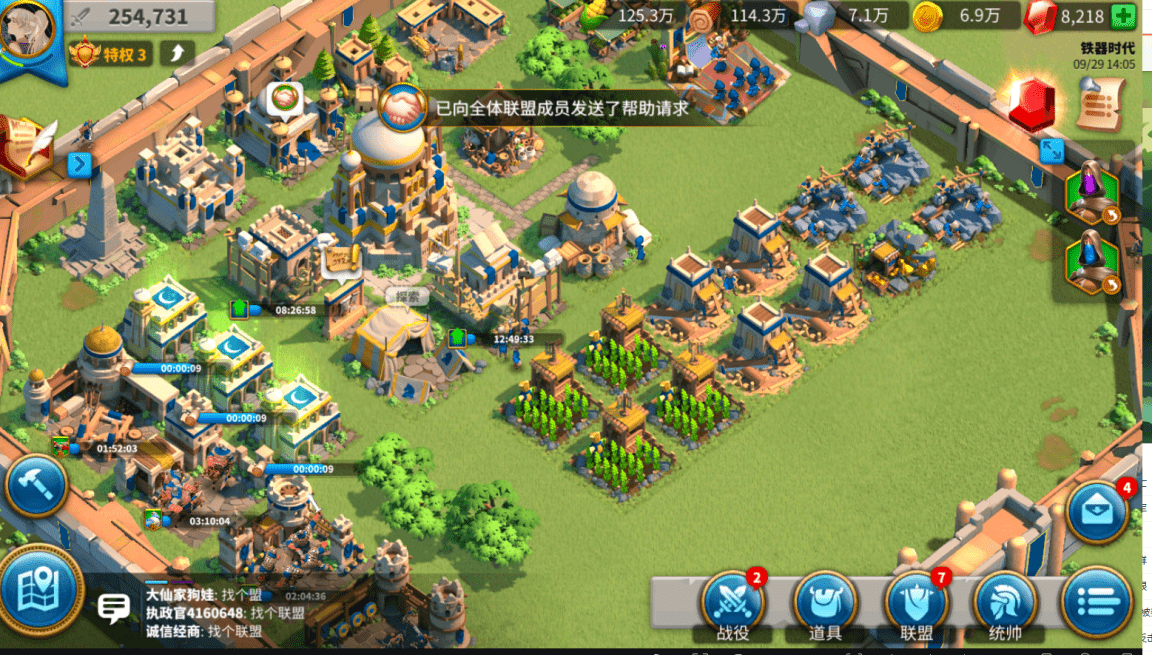Viewport: 1152px width, 655px height.
Task: Expand the blue side arrow tab
Action: pyautogui.click(x=80, y=165)
